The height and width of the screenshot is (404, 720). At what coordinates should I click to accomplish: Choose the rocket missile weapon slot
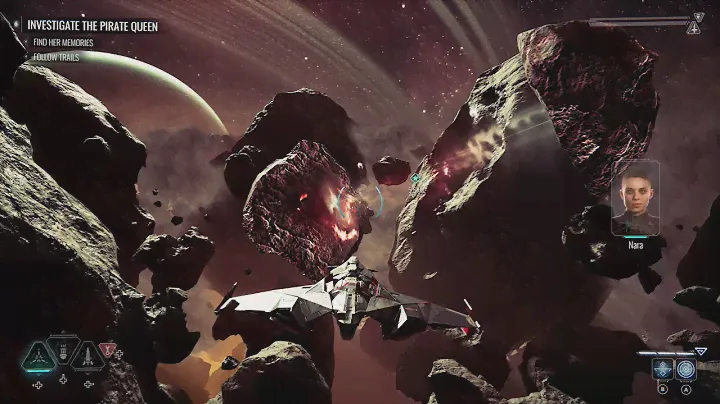point(89,355)
